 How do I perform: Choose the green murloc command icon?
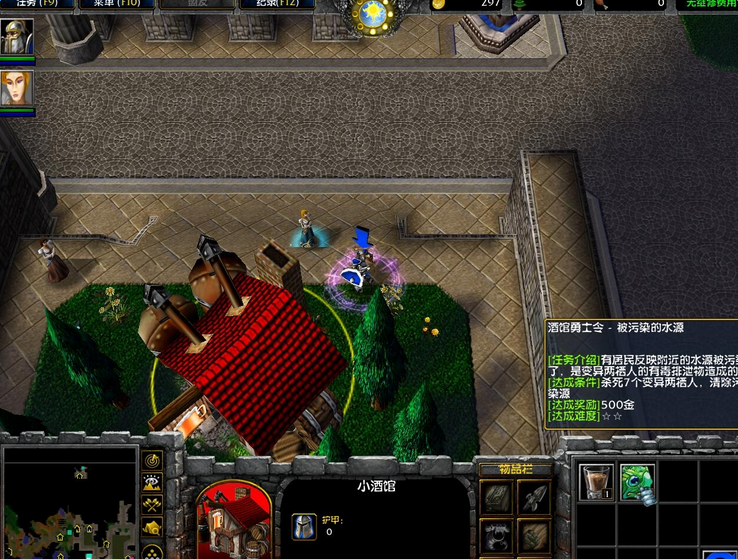coord(637,482)
